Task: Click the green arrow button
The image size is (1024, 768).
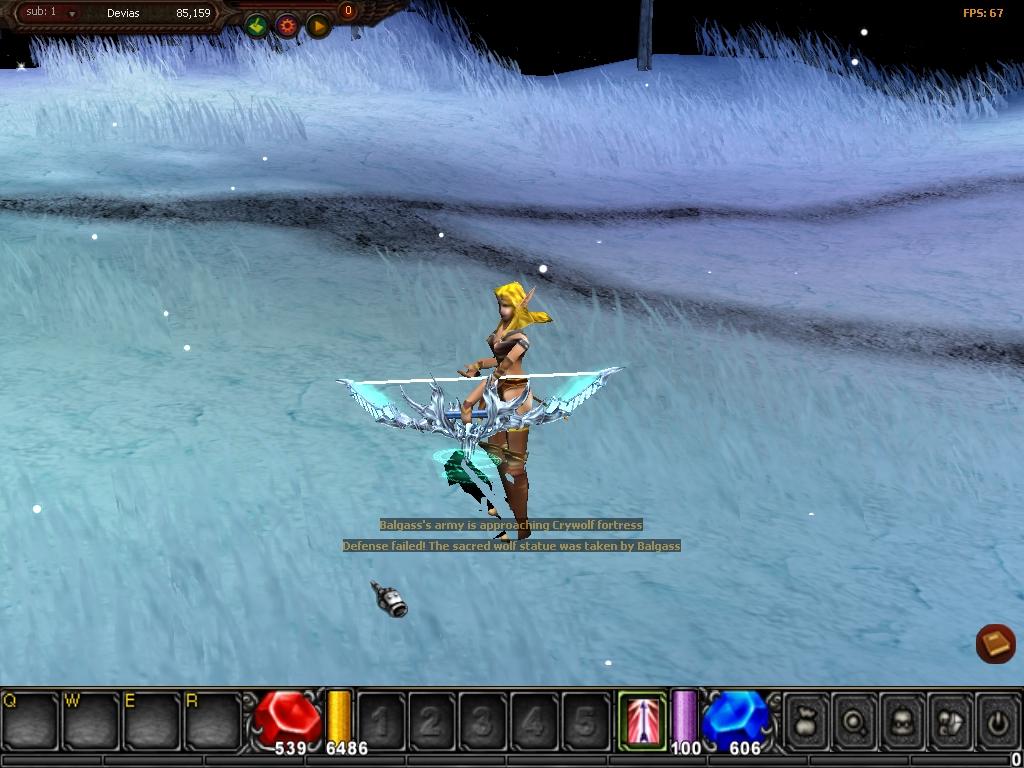Action: [x=257, y=26]
